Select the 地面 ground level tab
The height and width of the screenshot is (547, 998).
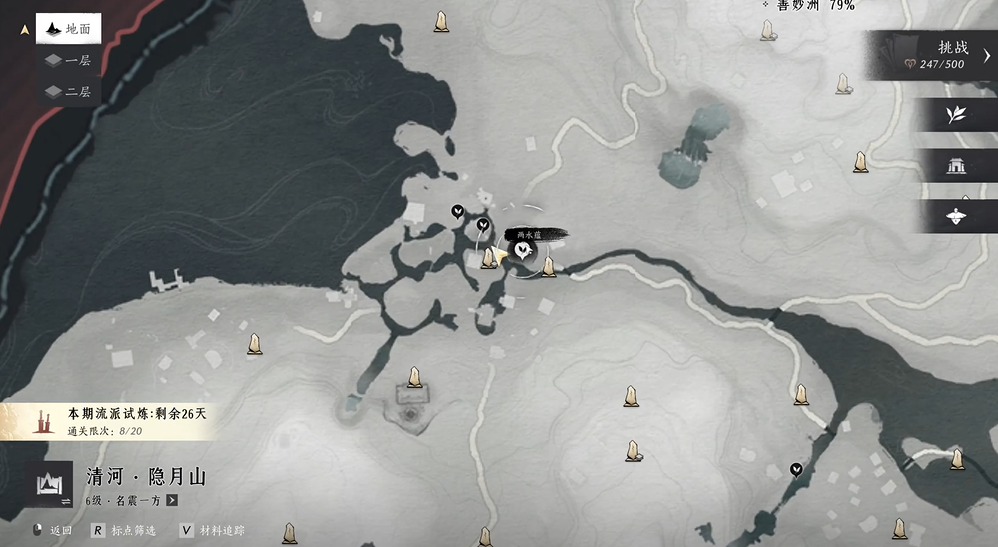tap(67, 29)
